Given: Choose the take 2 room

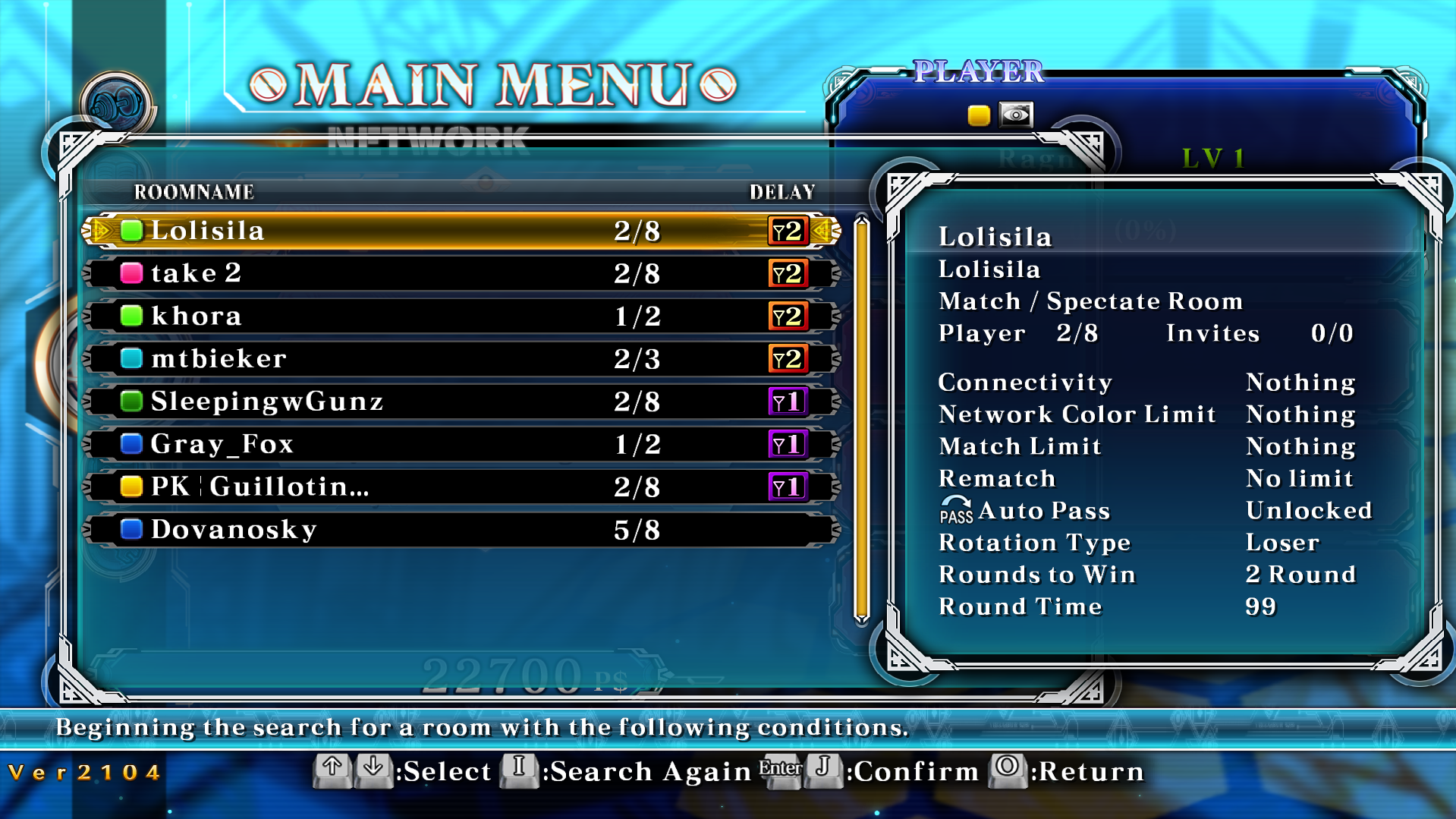Looking at the screenshot, I should tap(461, 273).
